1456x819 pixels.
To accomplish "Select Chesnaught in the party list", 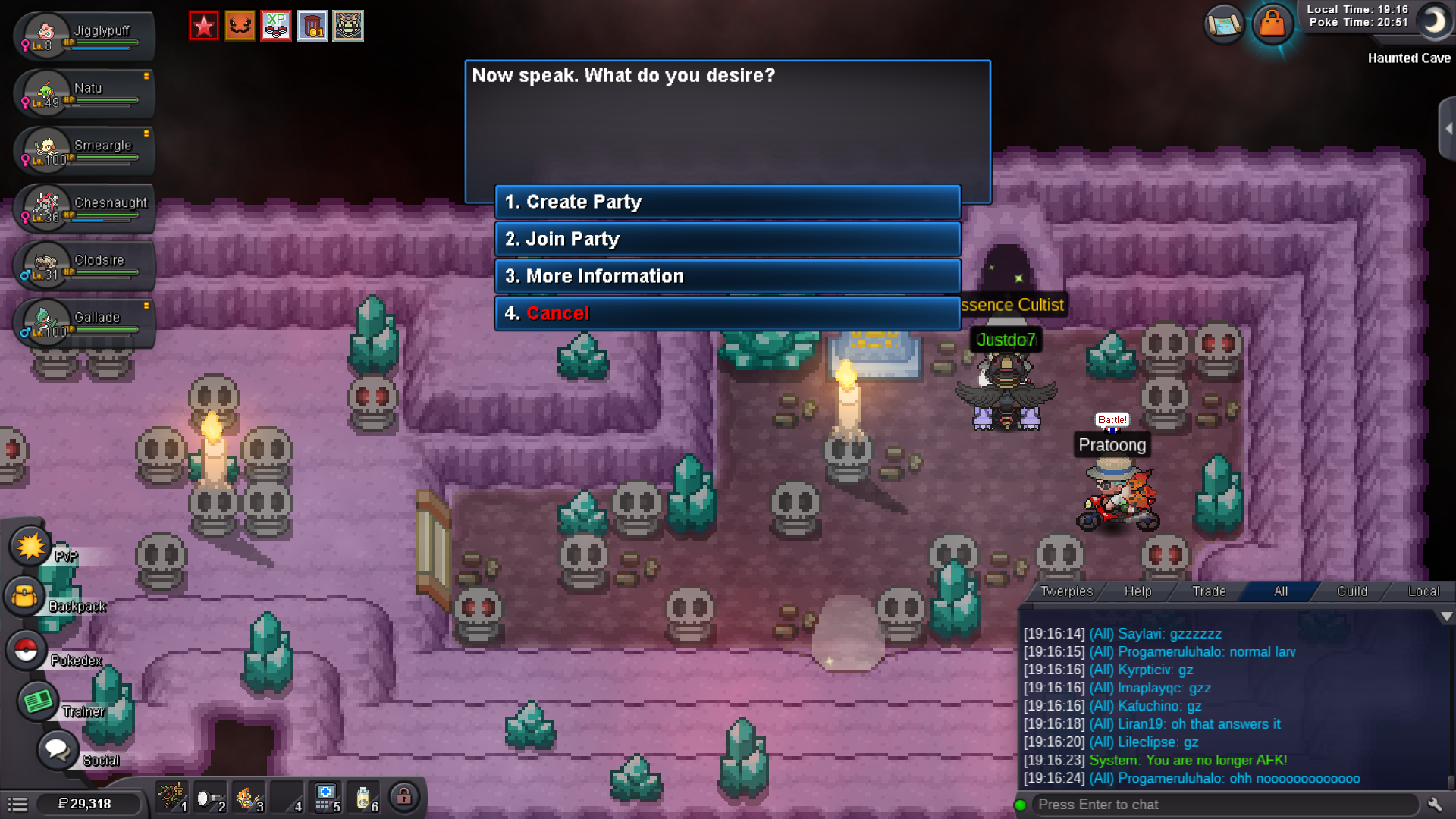I will pos(83,208).
